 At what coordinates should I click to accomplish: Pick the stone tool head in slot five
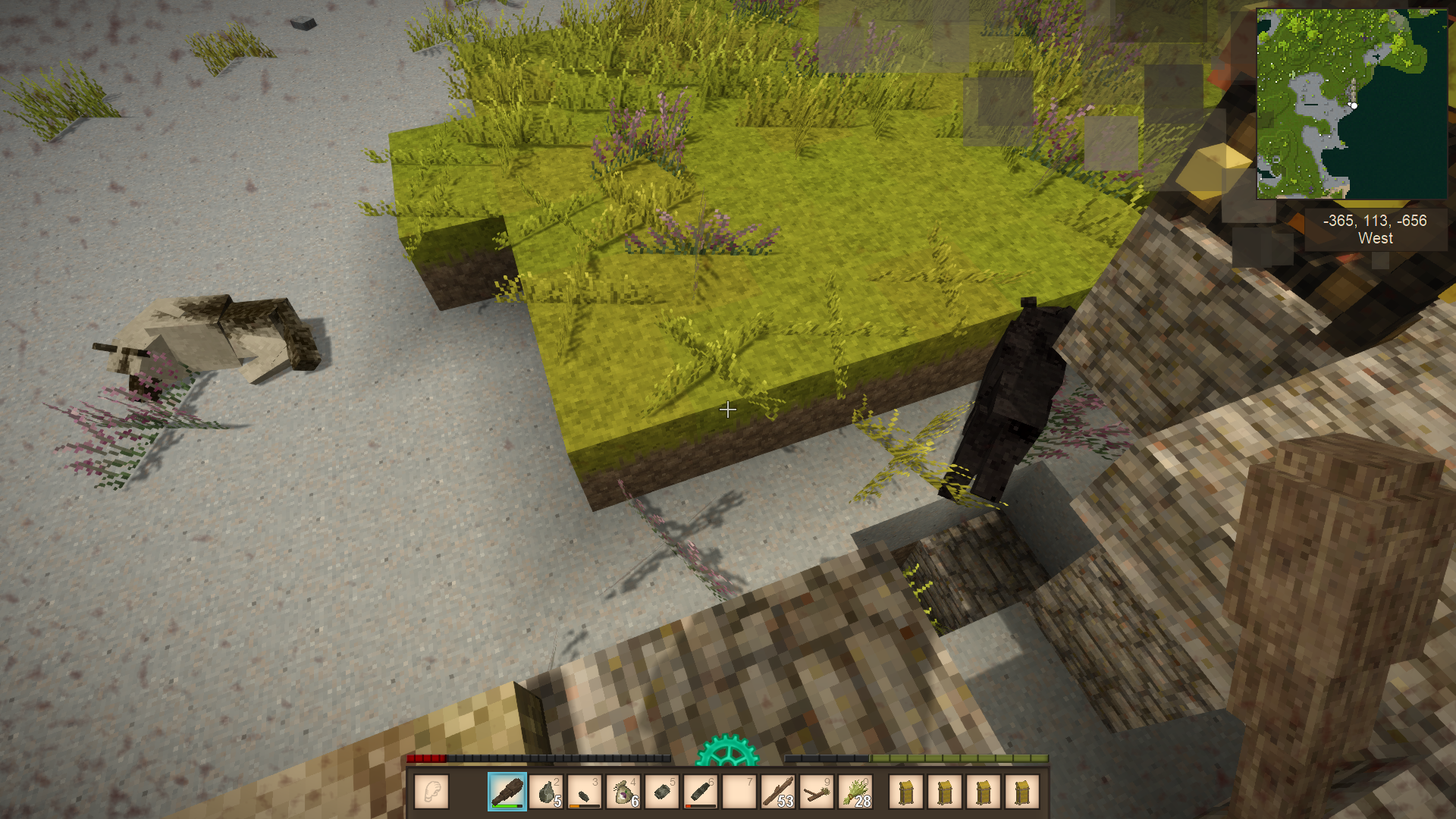(x=662, y=792)
